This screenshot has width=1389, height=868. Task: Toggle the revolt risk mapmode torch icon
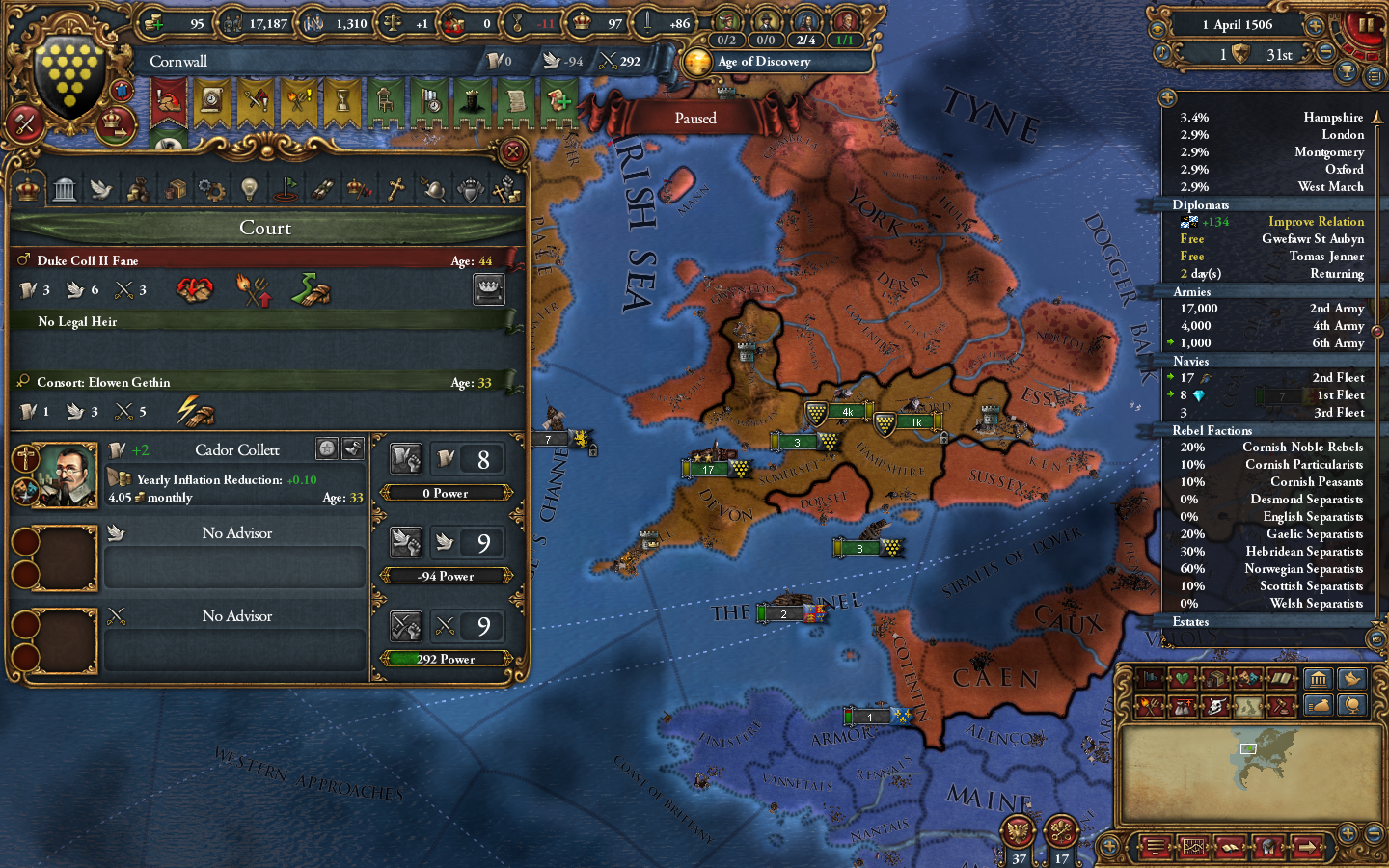point(1151,705)
